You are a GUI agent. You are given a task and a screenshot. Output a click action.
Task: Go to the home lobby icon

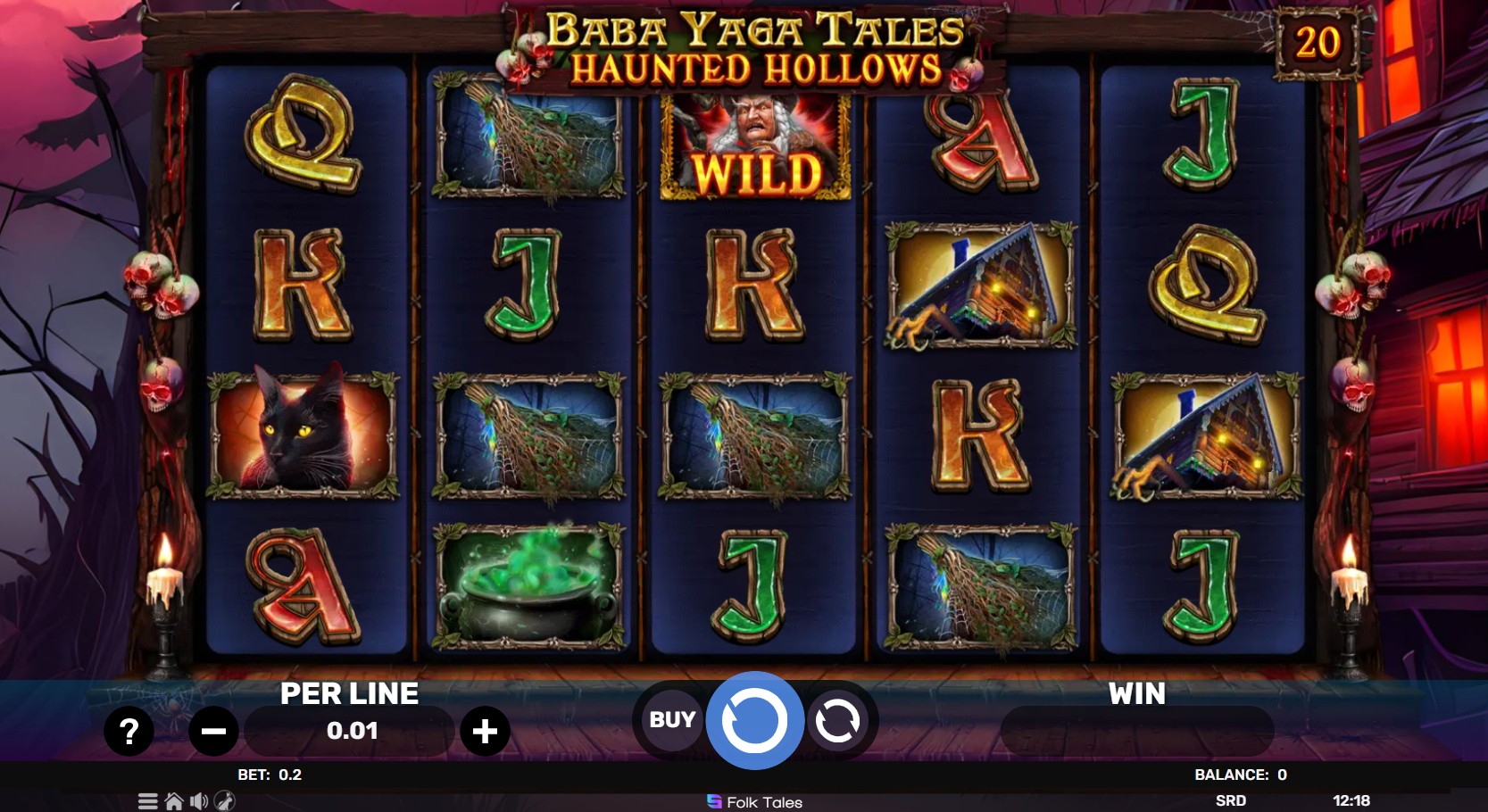tap(174, 801)
